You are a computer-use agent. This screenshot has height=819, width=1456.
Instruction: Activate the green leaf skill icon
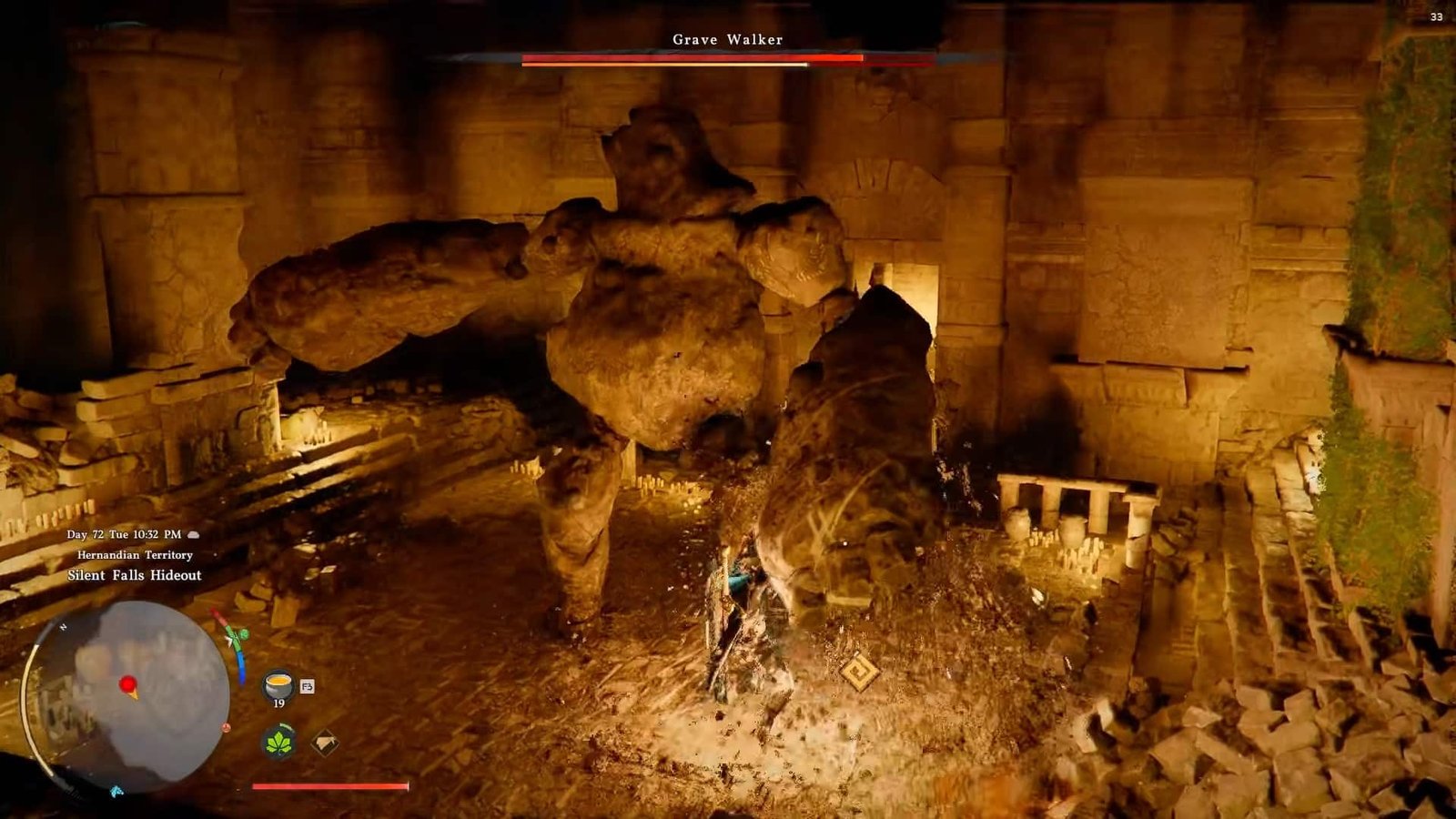point(279,743)
